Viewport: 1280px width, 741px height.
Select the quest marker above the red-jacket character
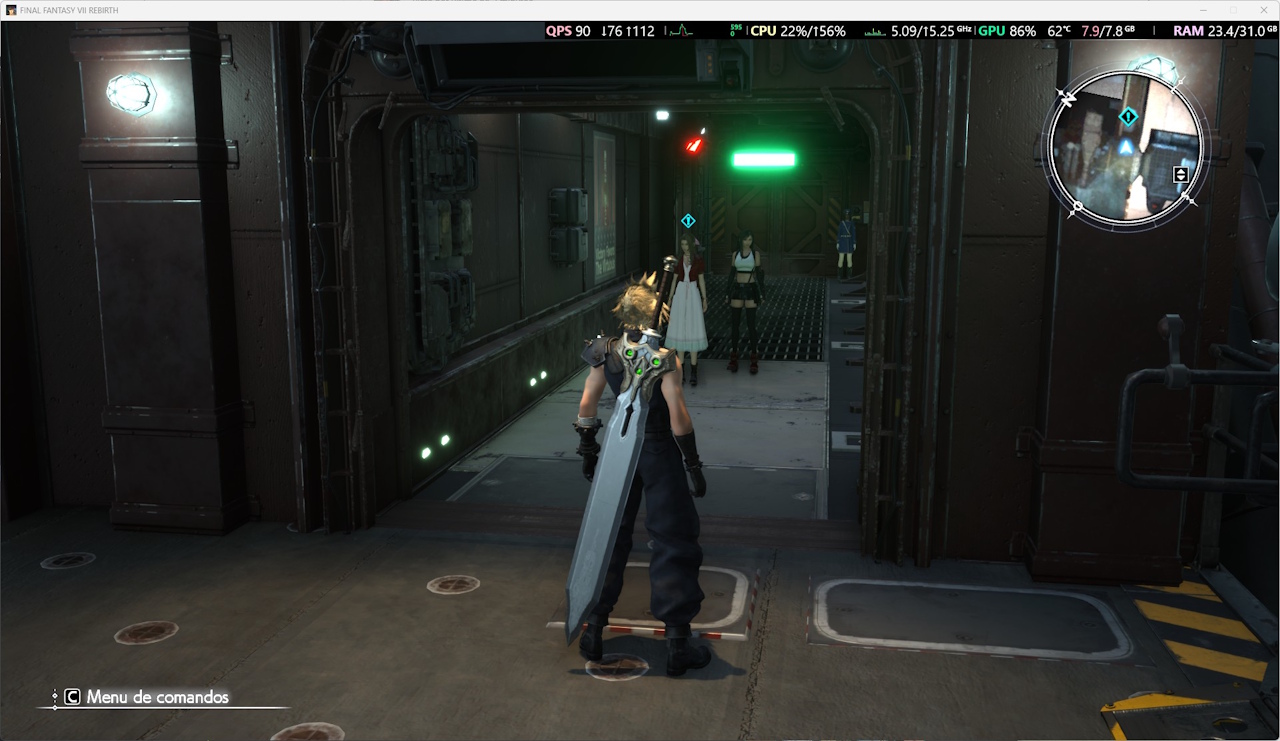click(688, 220)
